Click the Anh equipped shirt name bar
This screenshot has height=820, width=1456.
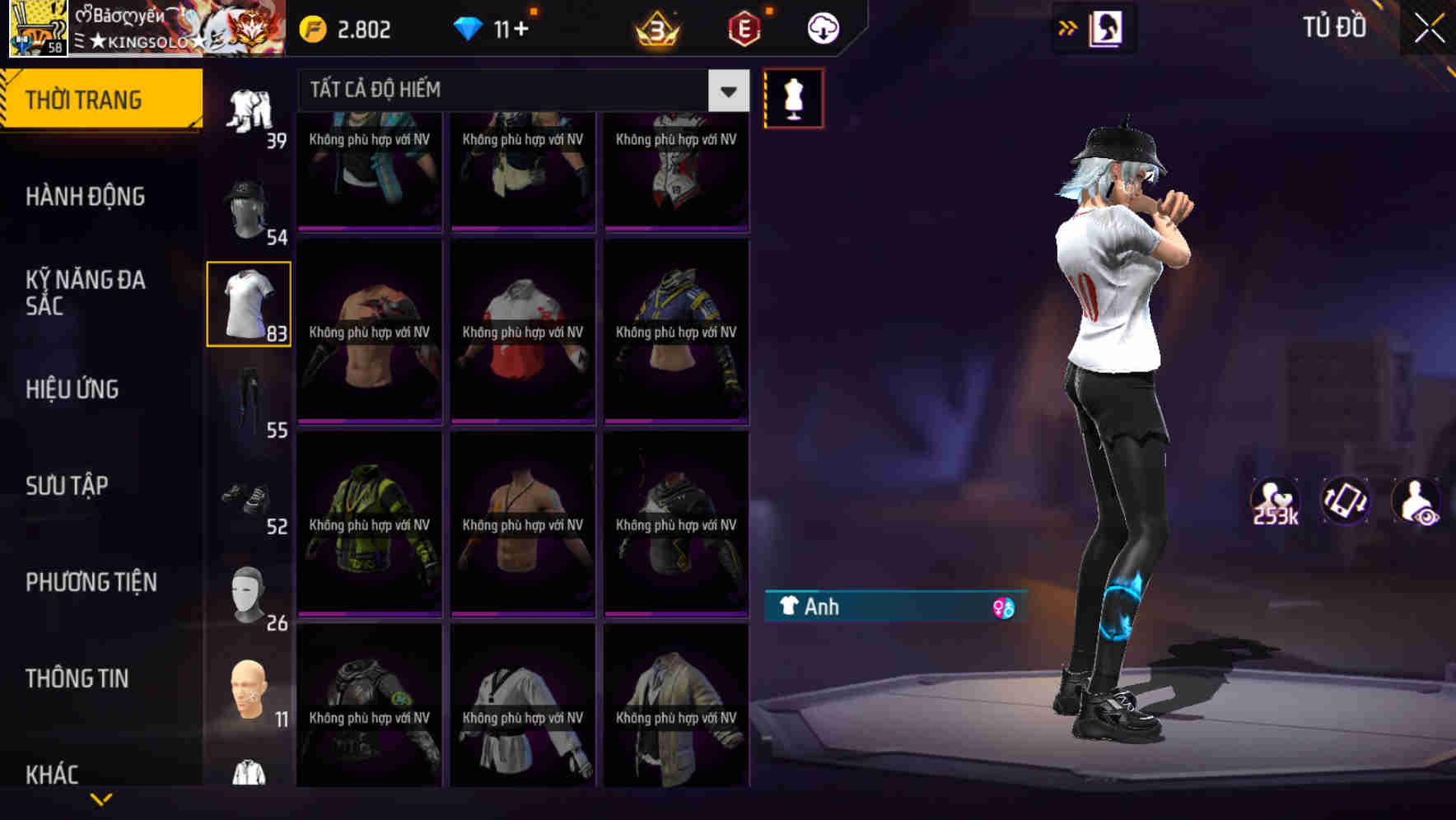[873, 607]
